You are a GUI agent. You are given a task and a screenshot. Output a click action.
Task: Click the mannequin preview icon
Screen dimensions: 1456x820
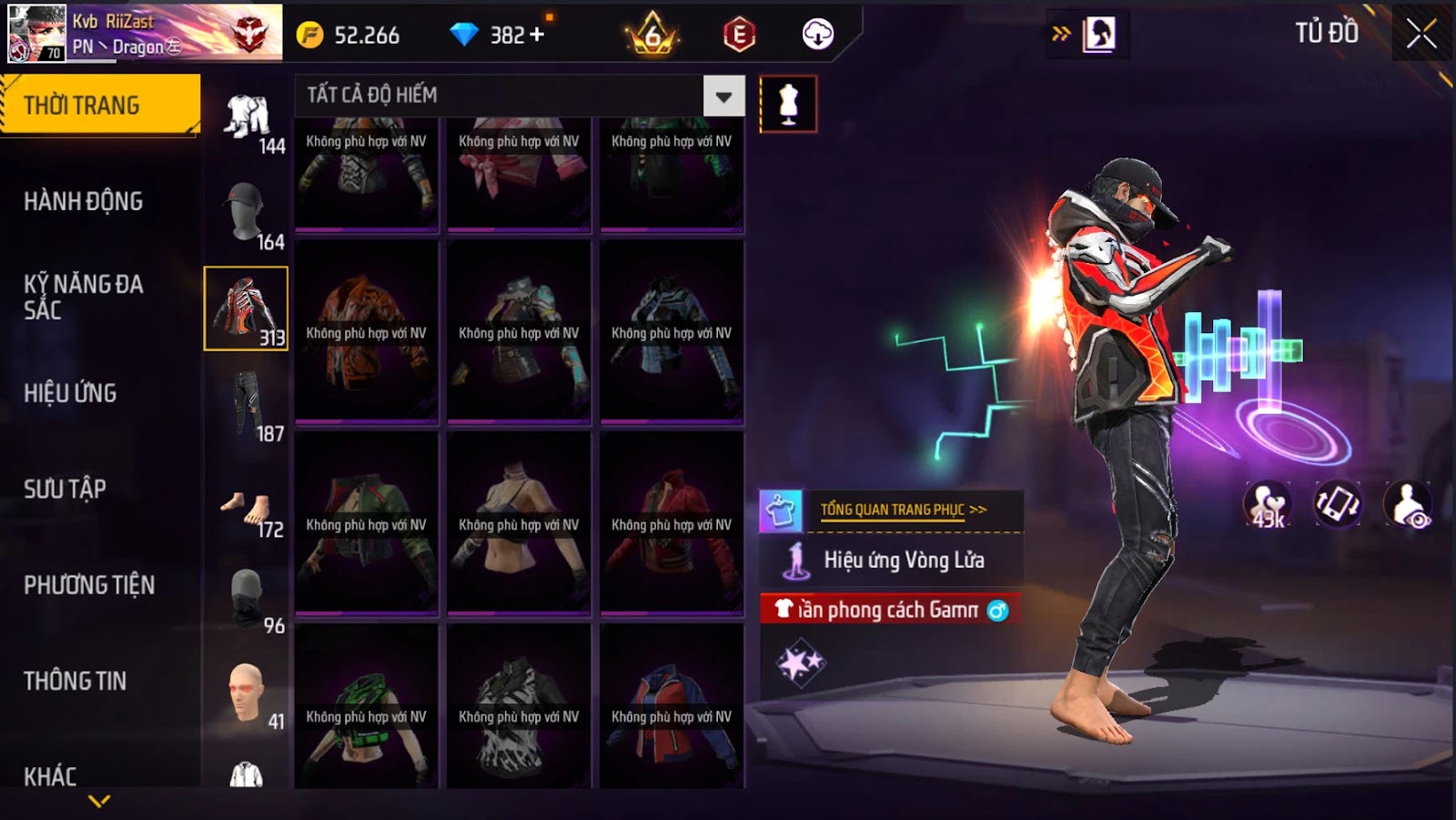[788, 105]
